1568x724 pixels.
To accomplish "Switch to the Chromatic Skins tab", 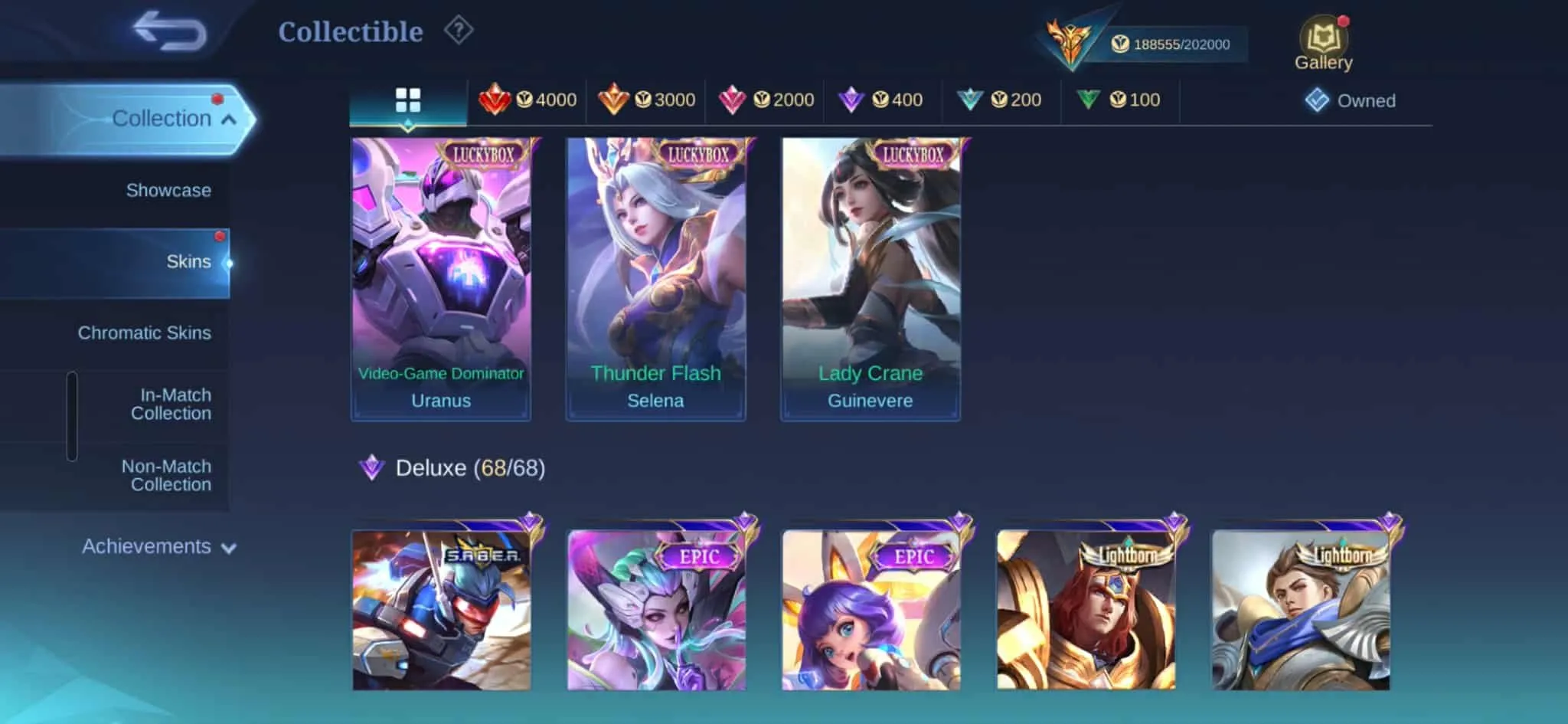I will (144, 333).
